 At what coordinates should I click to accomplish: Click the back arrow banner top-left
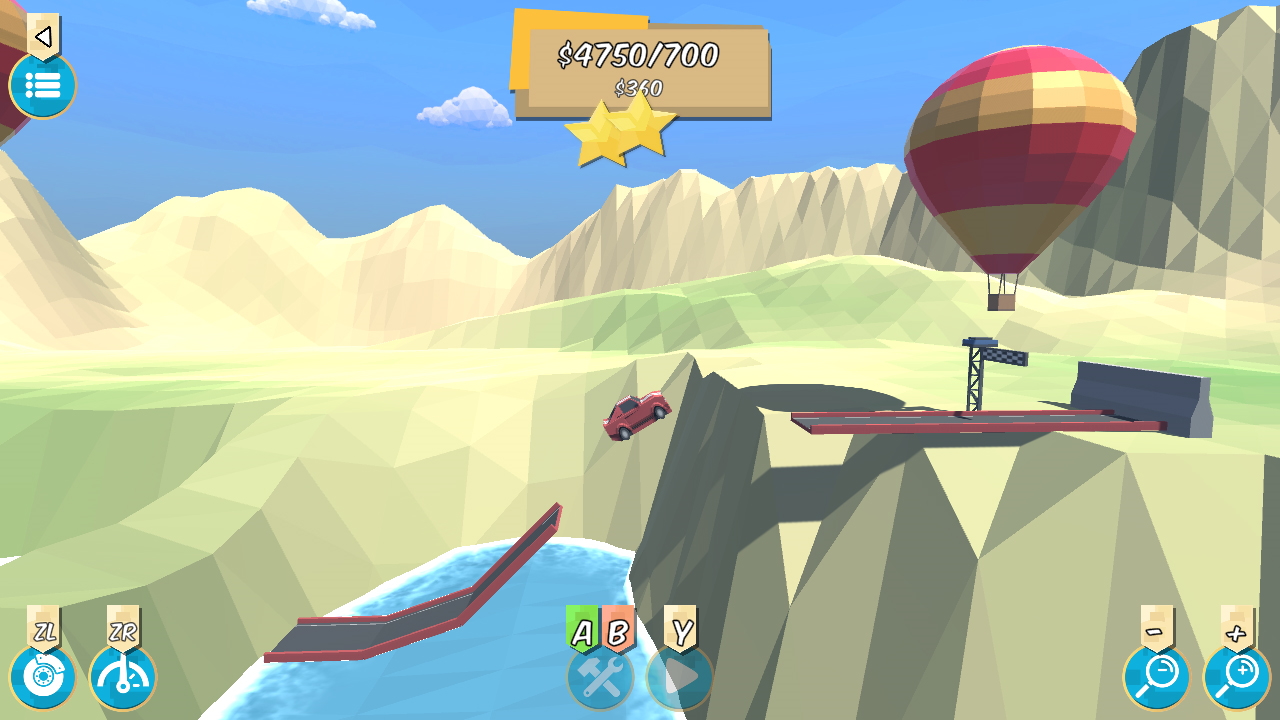point(42,35)
